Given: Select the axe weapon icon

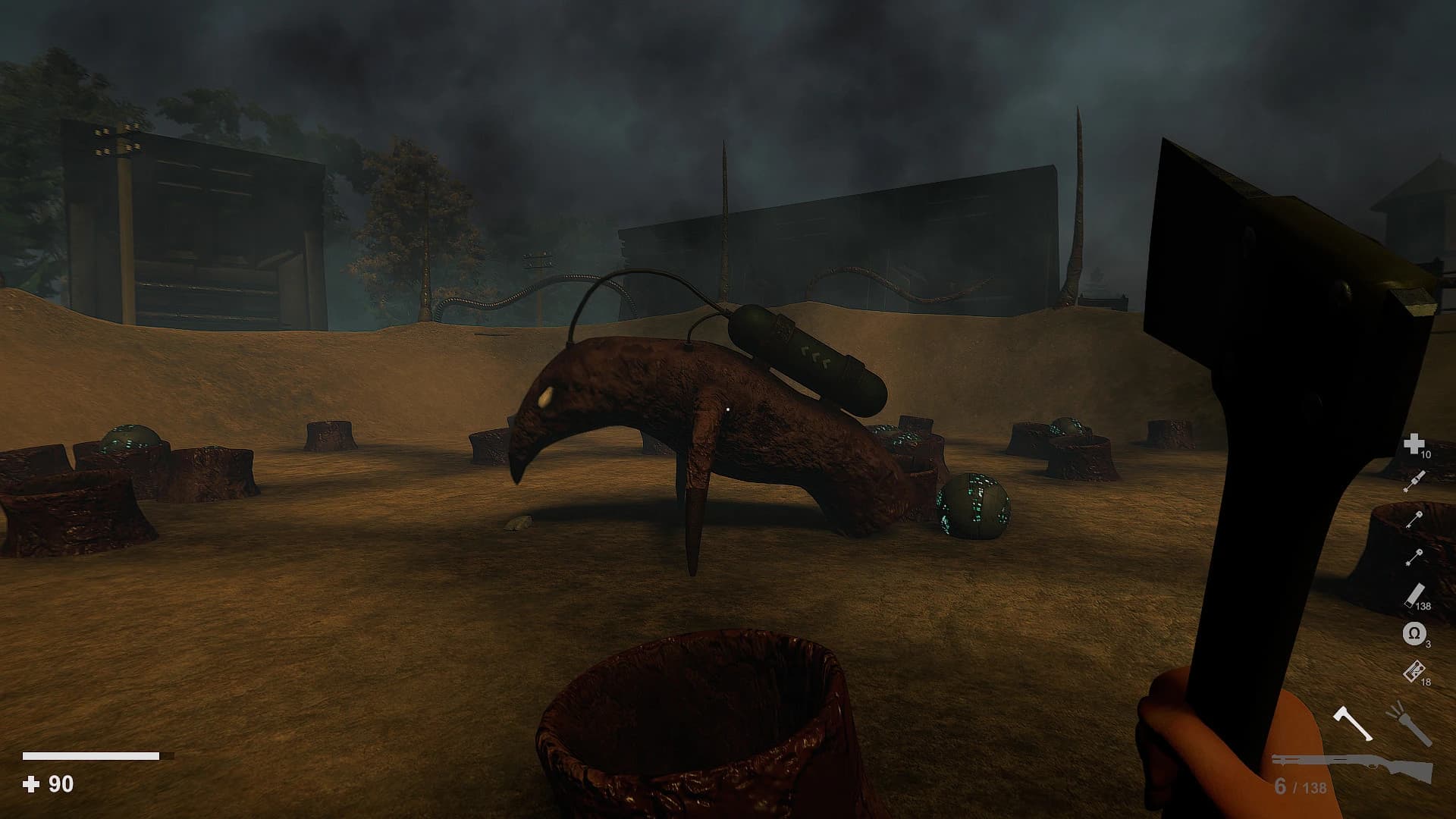Looking at the screenshot, I should [1351, 723].
